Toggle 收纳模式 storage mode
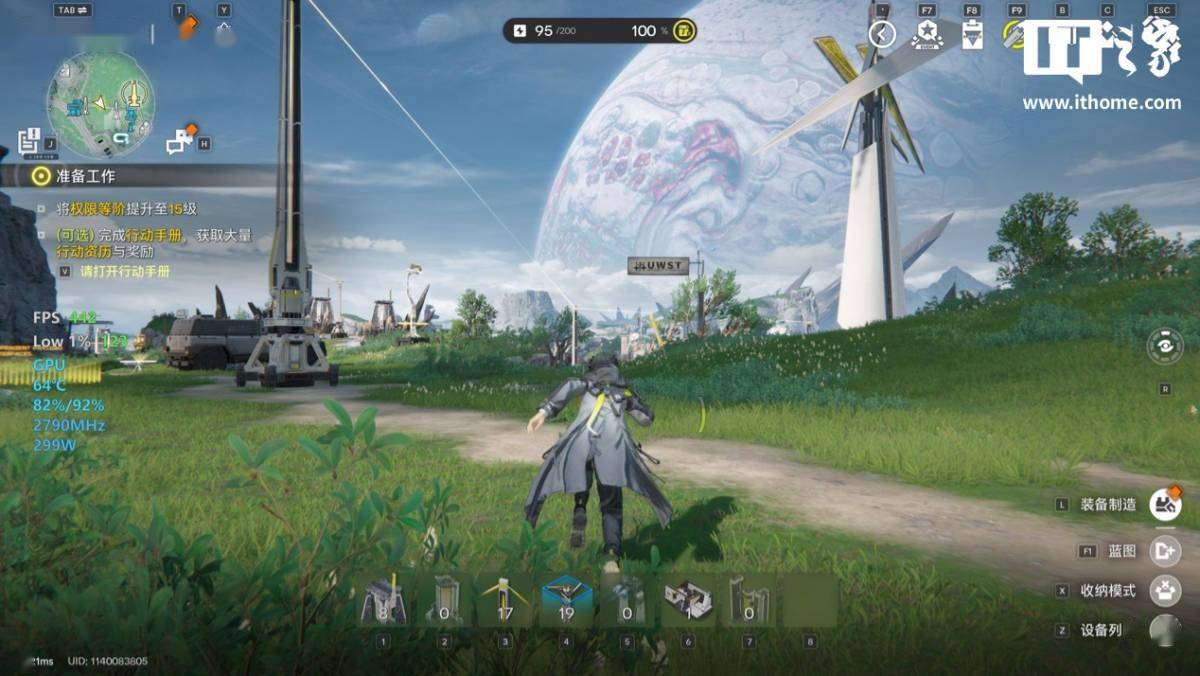Viewport: 1200px width, 676px height. [1164, 590]
